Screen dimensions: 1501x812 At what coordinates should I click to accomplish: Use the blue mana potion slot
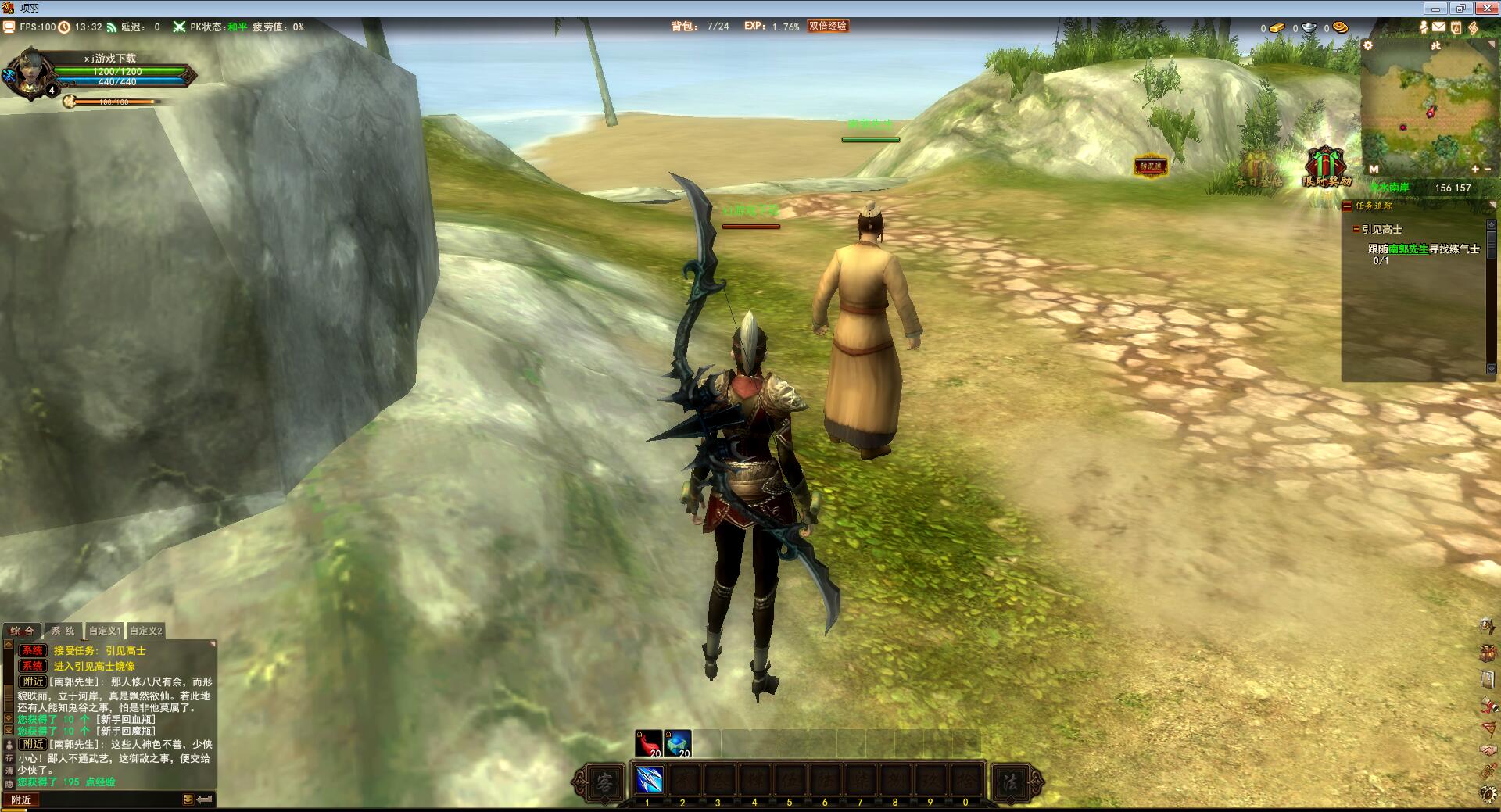coord(678,743)
